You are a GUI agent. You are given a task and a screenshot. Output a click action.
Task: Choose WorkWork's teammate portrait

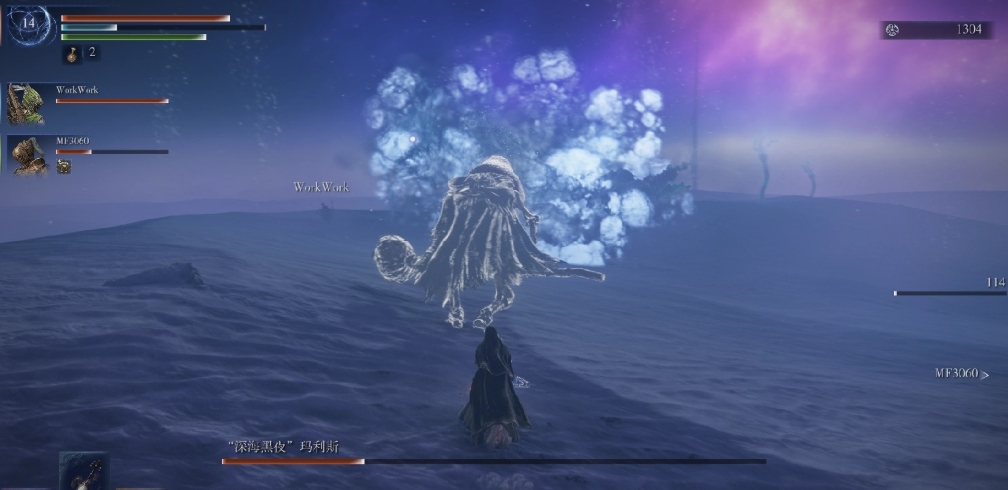(x=27, y=103)
